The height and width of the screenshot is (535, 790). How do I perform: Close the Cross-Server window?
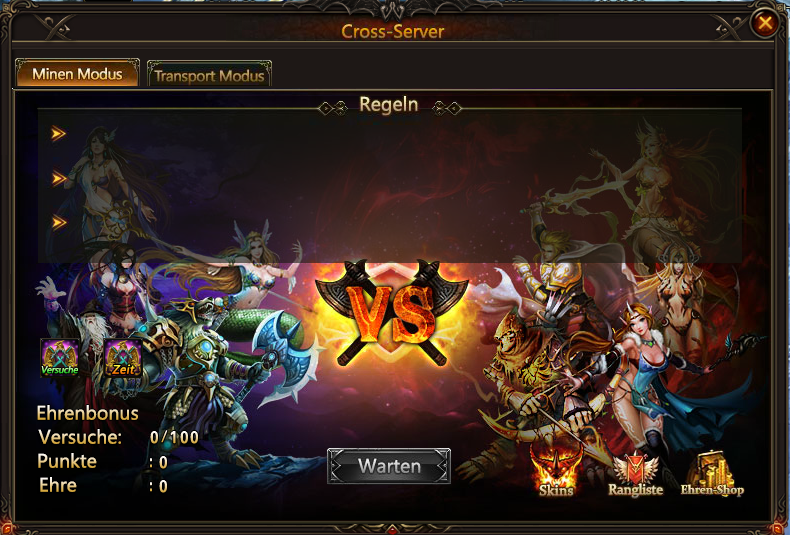(765, 23)
